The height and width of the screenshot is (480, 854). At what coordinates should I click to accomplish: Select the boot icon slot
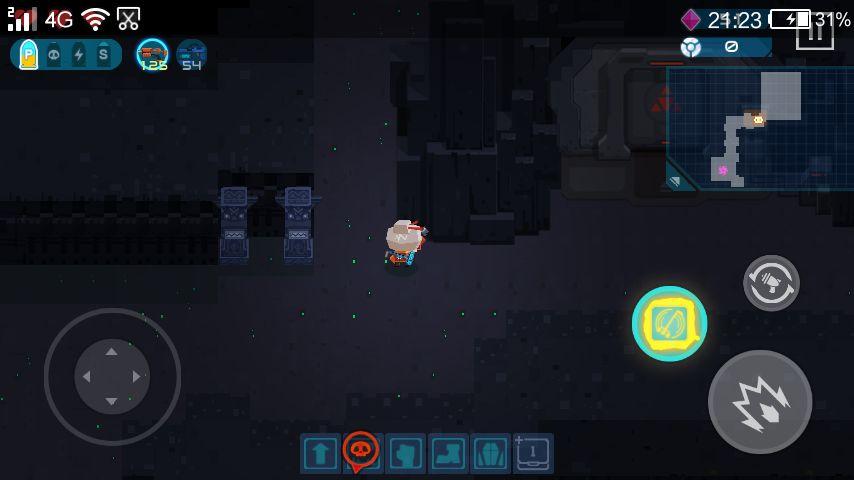pos(449,454)
